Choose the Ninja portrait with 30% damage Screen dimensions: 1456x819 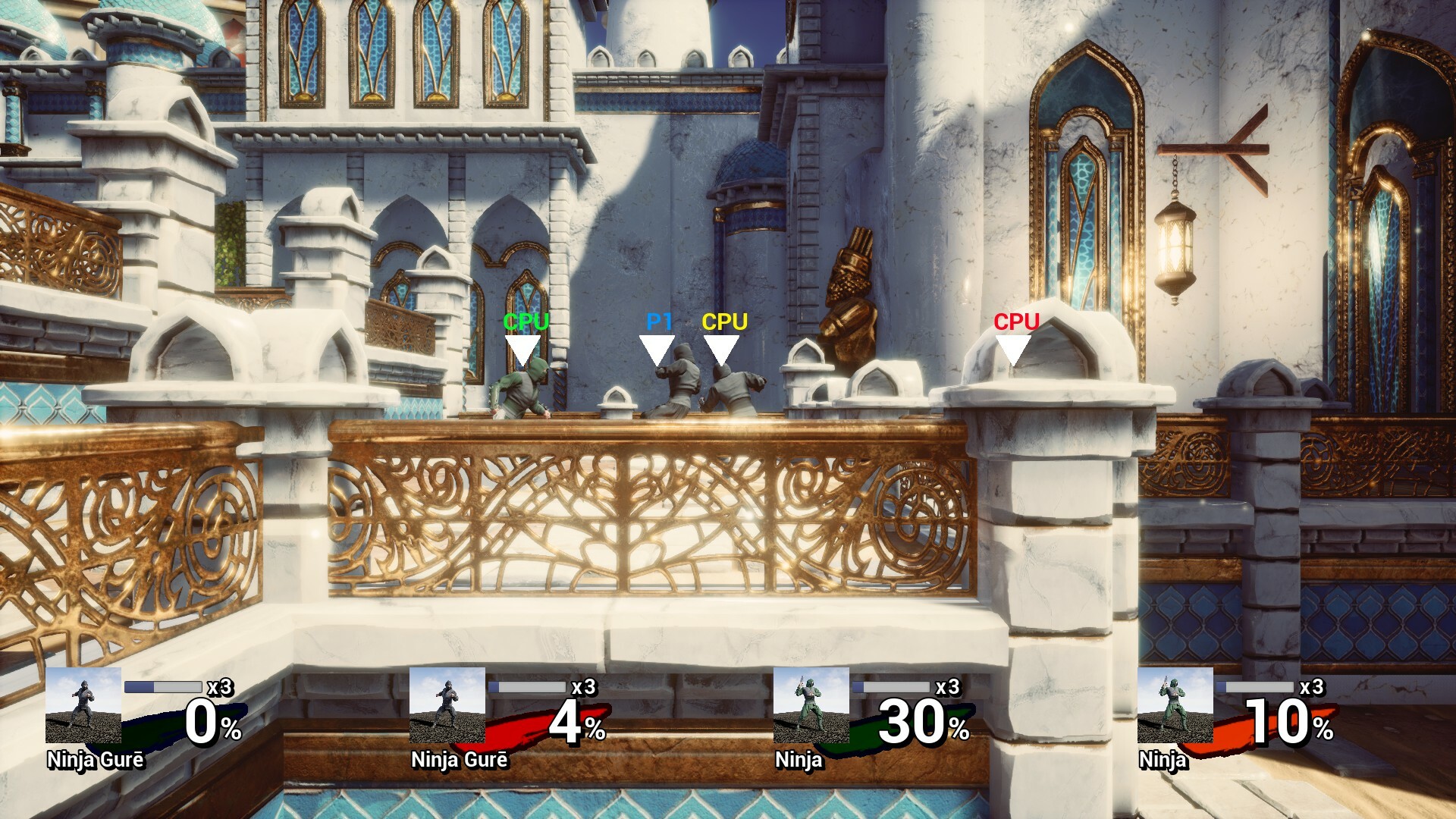point(811,705)
